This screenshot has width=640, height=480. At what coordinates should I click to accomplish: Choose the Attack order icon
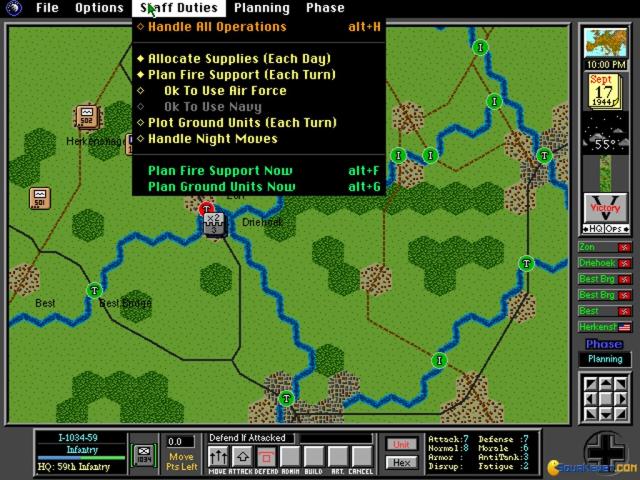click(241, 458)
